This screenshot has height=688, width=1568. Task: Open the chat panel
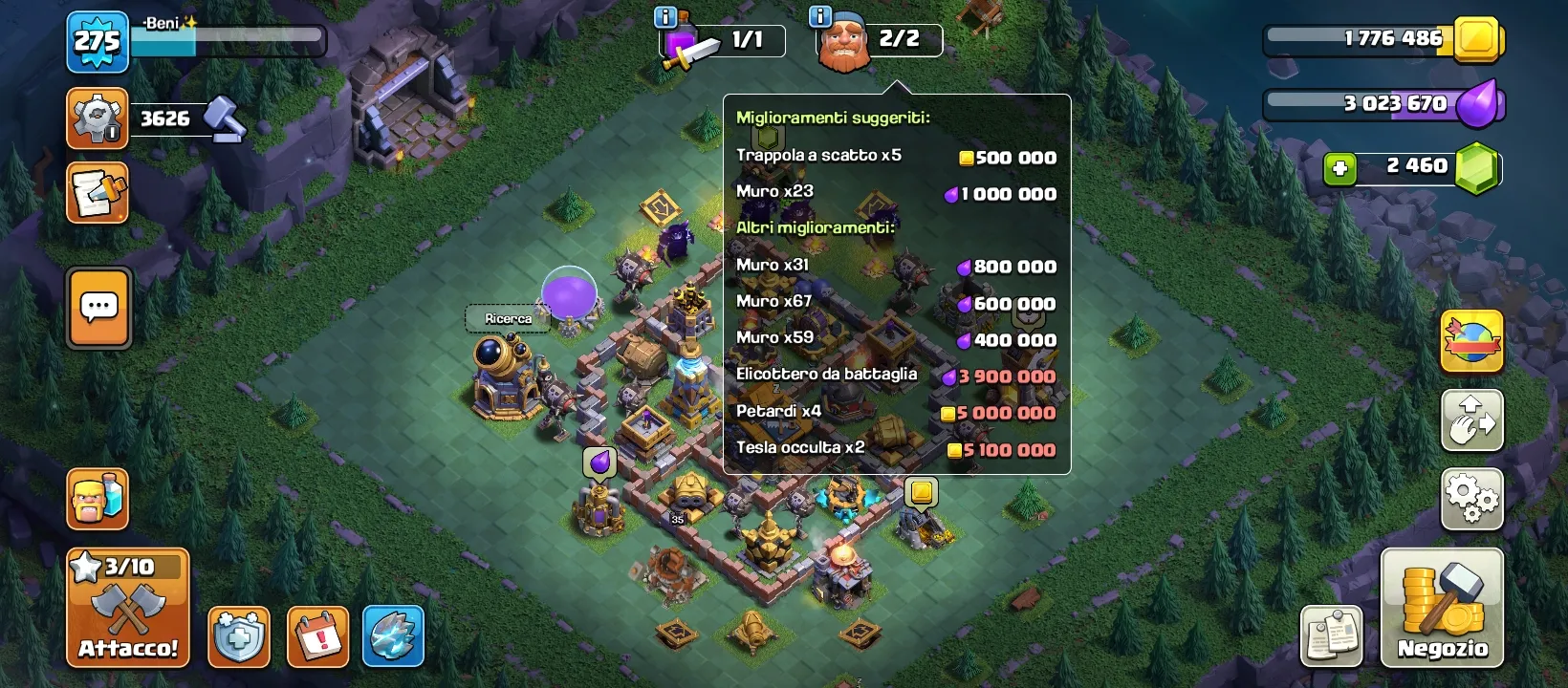pos(98,308)
